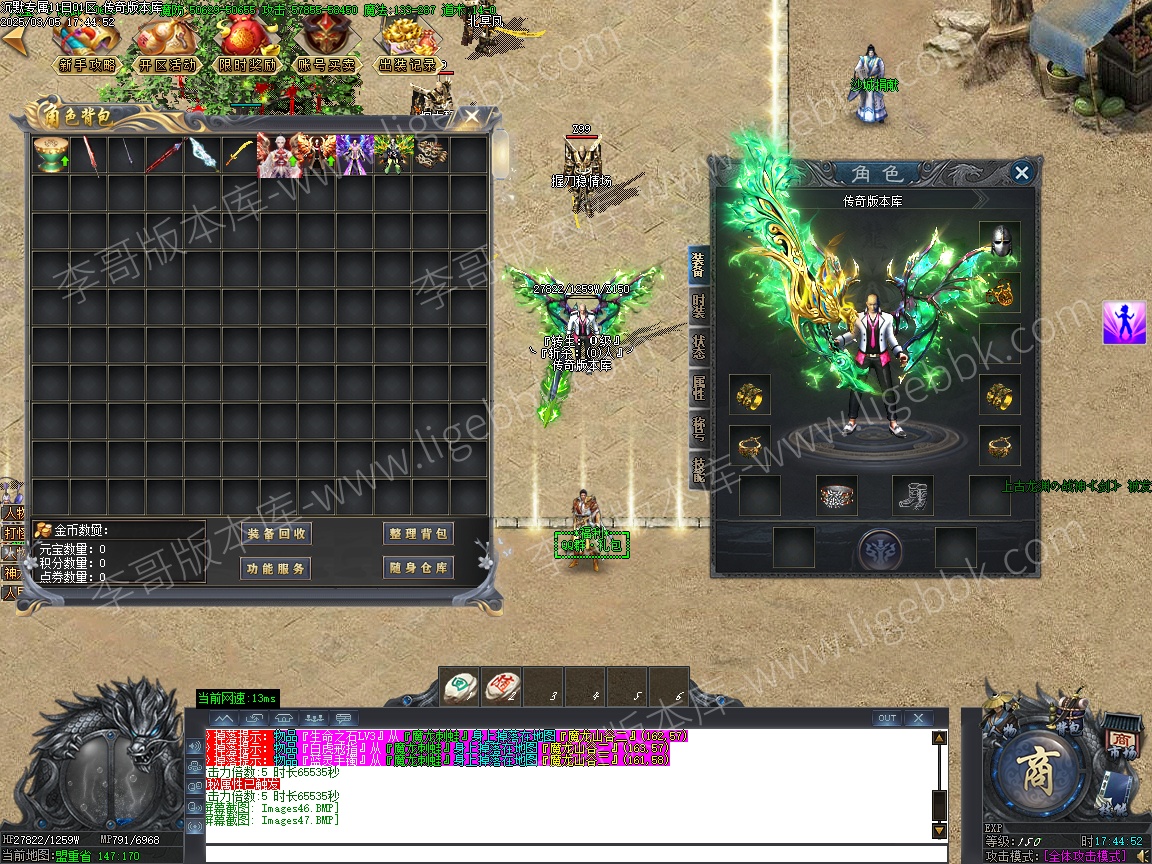This screenshot has height=864, width=1152.
Task: Close the 角色背包 backpack window
Action: (x=471, y=117)
